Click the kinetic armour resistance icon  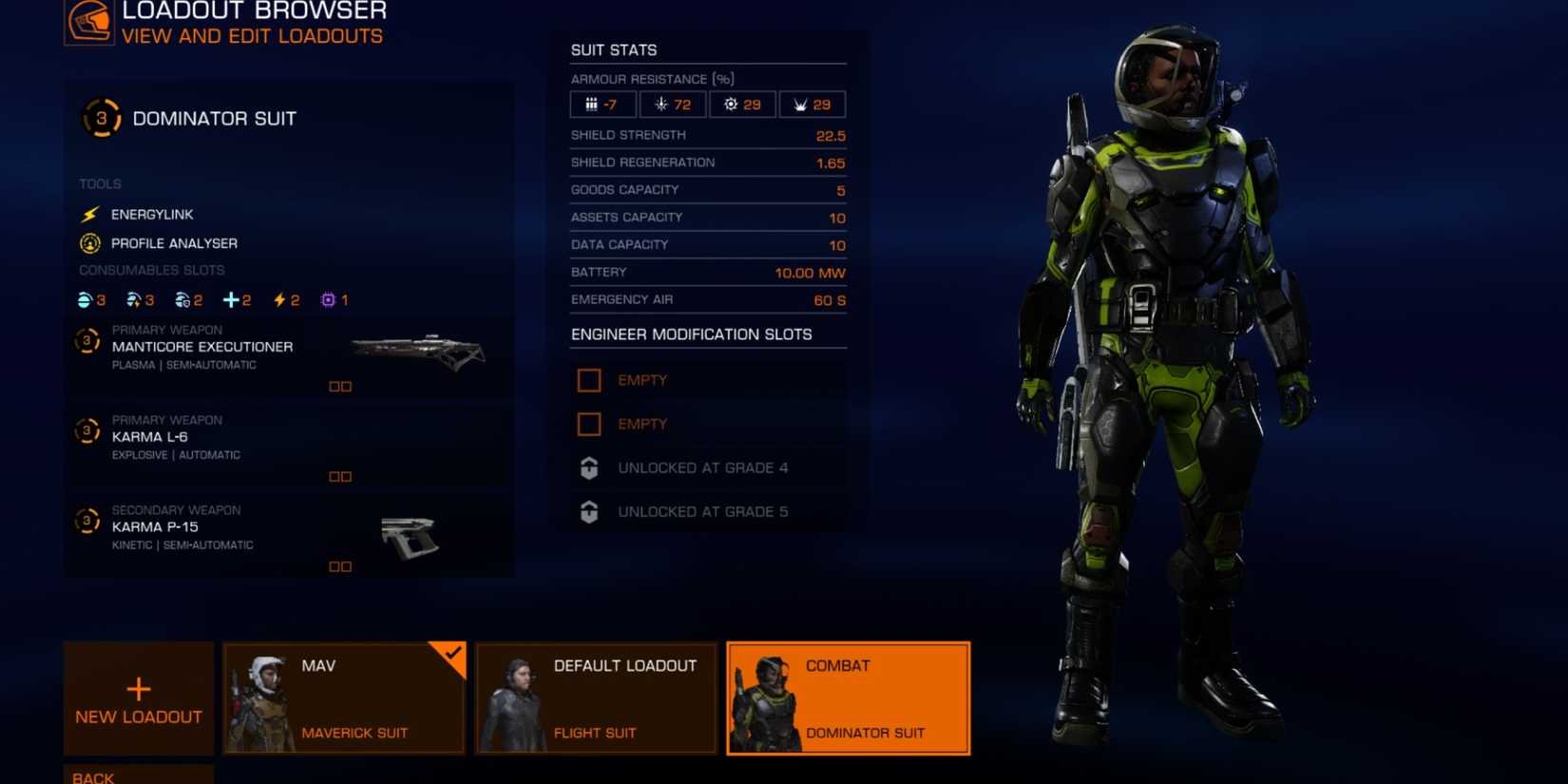click(x=593, y=104)
